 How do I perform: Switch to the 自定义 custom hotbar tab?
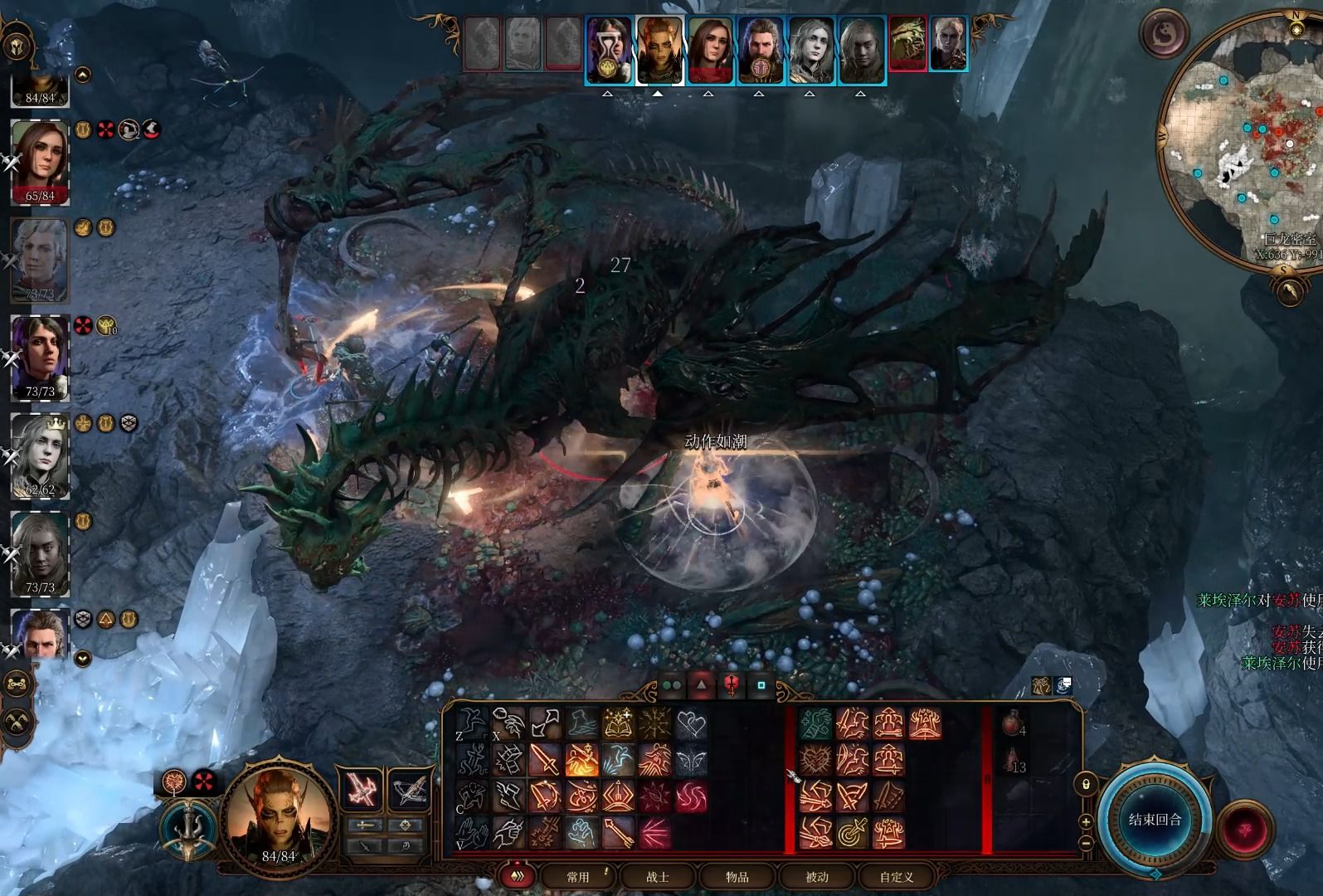coord(897,877)
